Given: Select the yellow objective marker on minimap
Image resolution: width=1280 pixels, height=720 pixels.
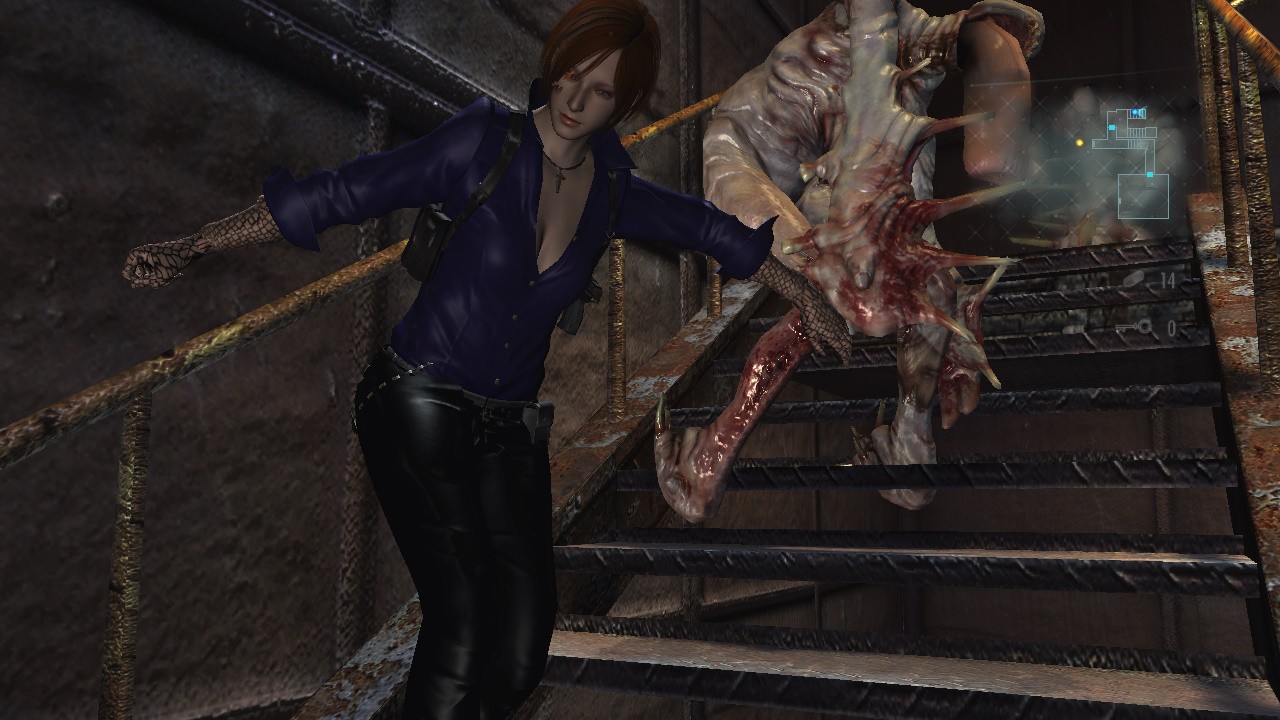Looking at the screenshot, I should click(x=1080, y=143).
